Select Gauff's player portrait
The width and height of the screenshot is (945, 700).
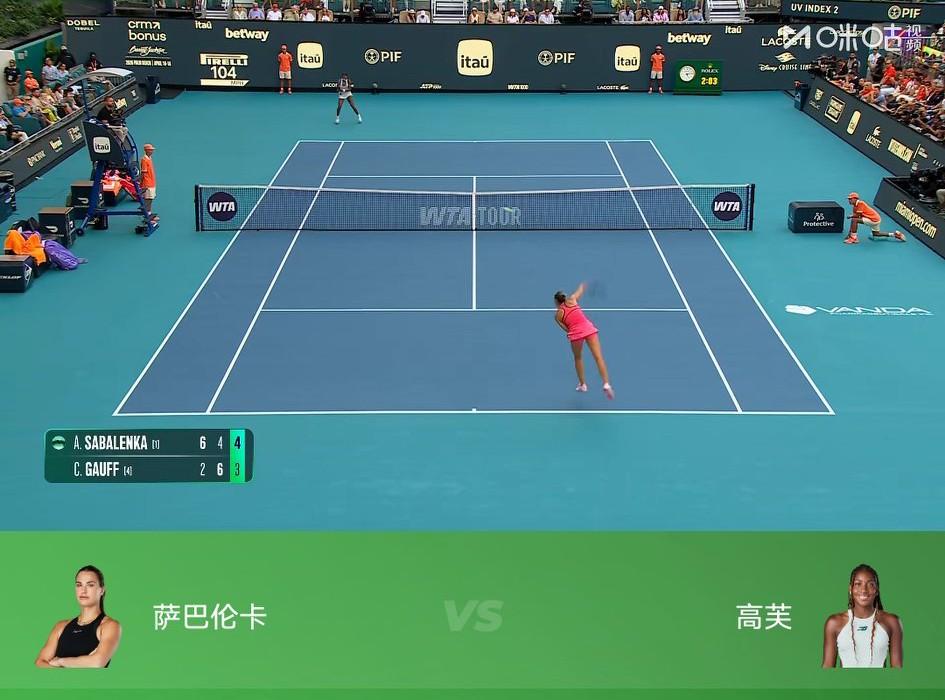pyautogui.click(x=861, y=617)
